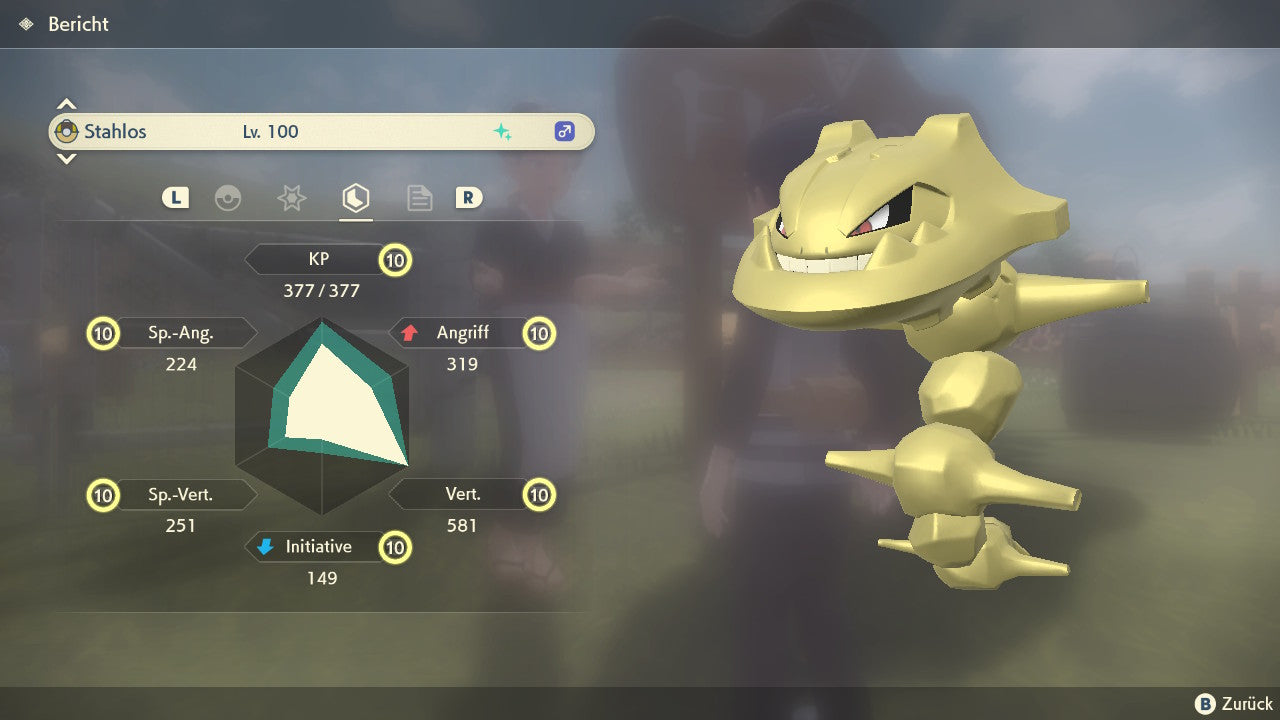Click the up arrow above Stahlos
Screen dimensions: 1280x720
pos(66,104)
